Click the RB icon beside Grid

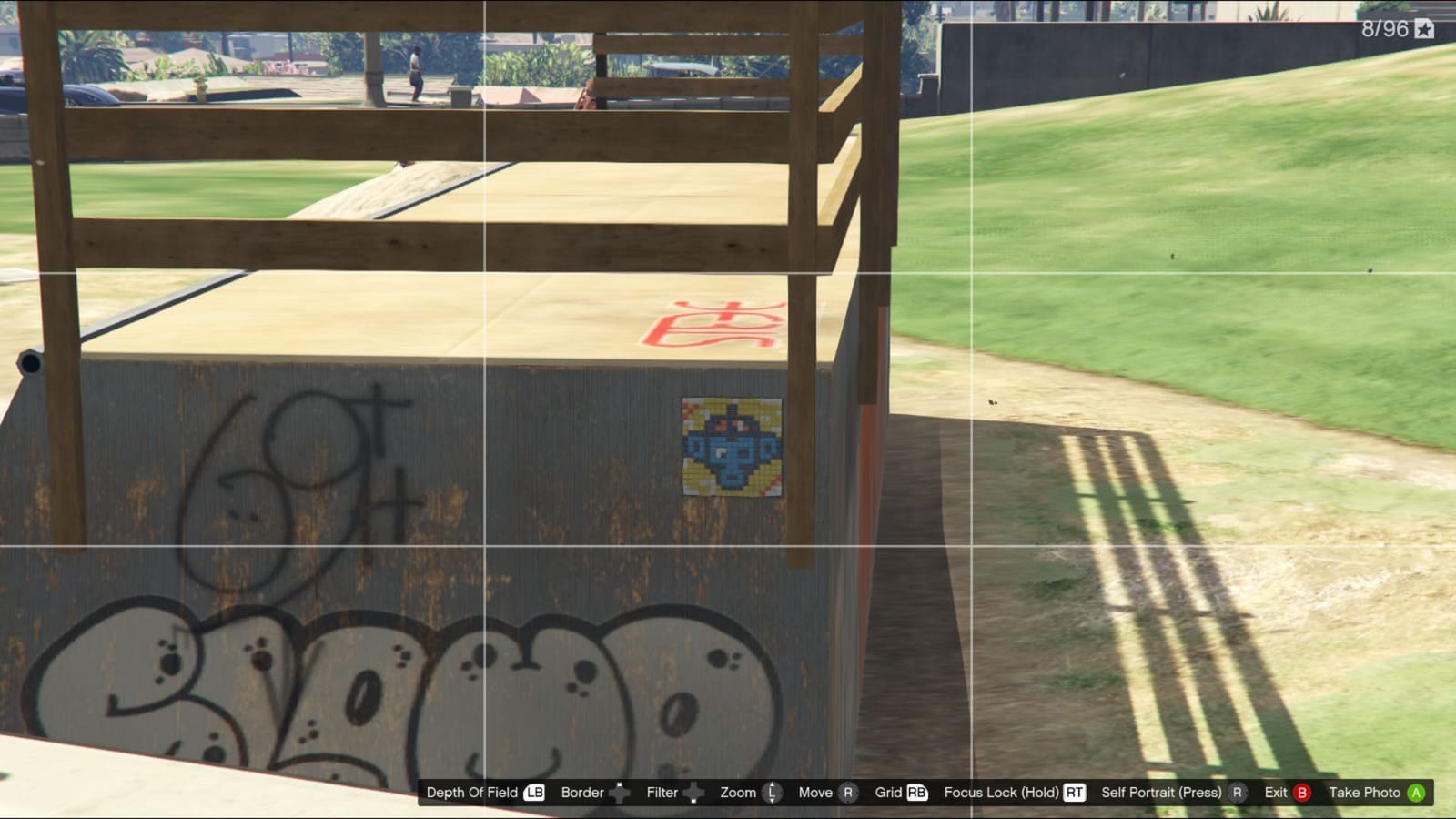[x=918, y=793]
